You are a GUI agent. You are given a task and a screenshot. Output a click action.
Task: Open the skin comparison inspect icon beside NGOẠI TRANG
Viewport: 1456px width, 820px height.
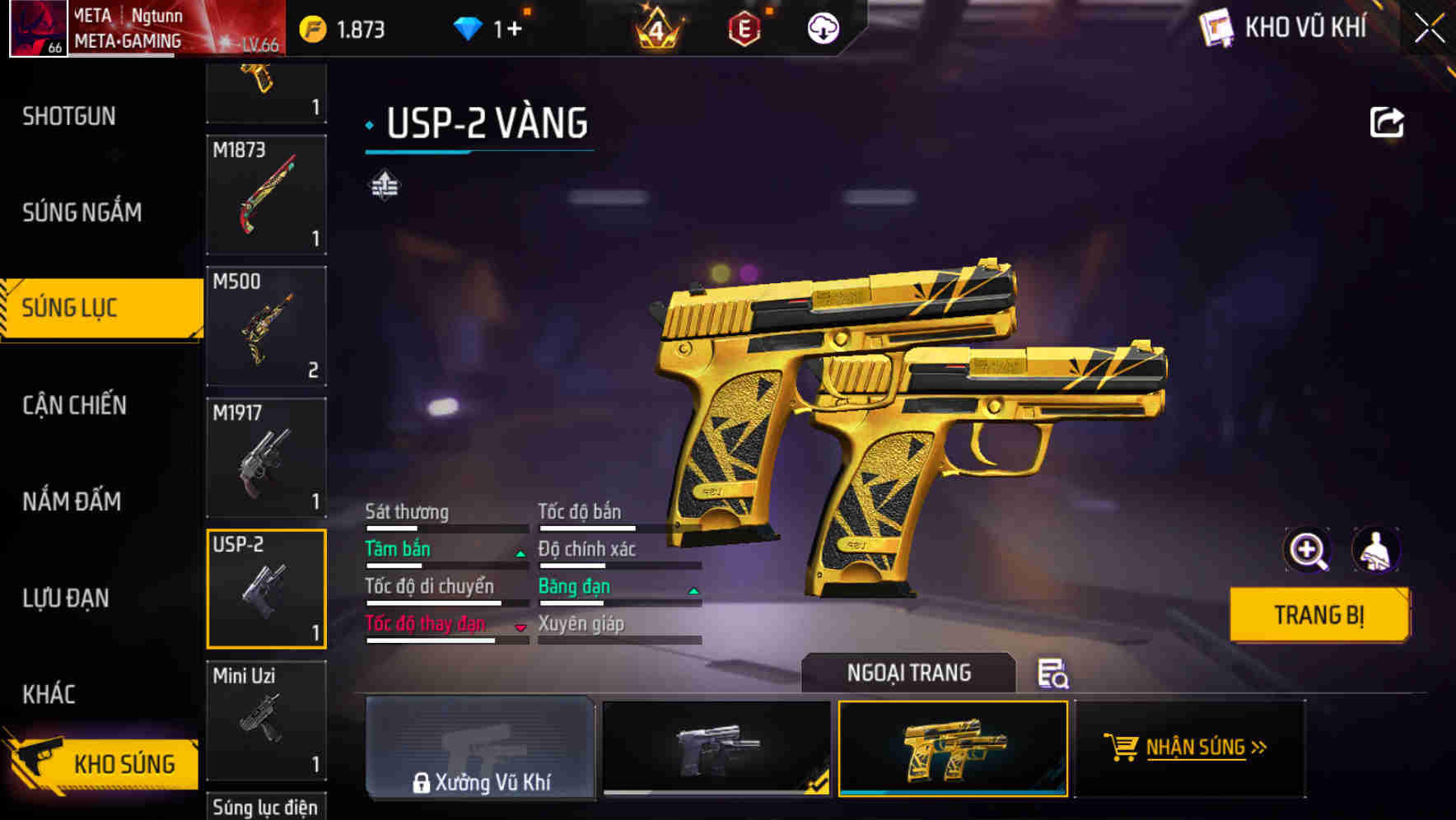(1054, 675)
